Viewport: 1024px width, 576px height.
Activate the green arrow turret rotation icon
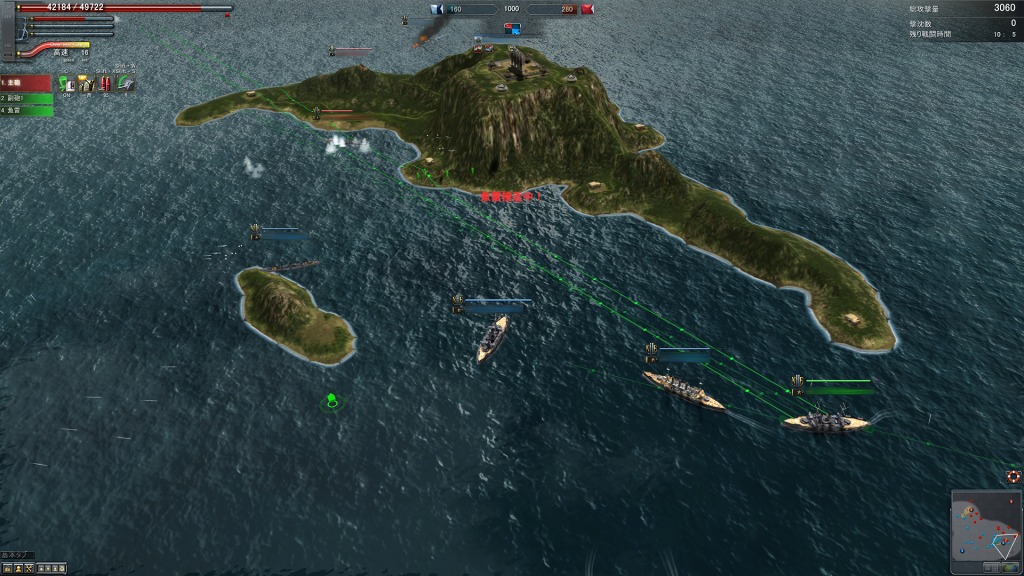pos(125,84)
